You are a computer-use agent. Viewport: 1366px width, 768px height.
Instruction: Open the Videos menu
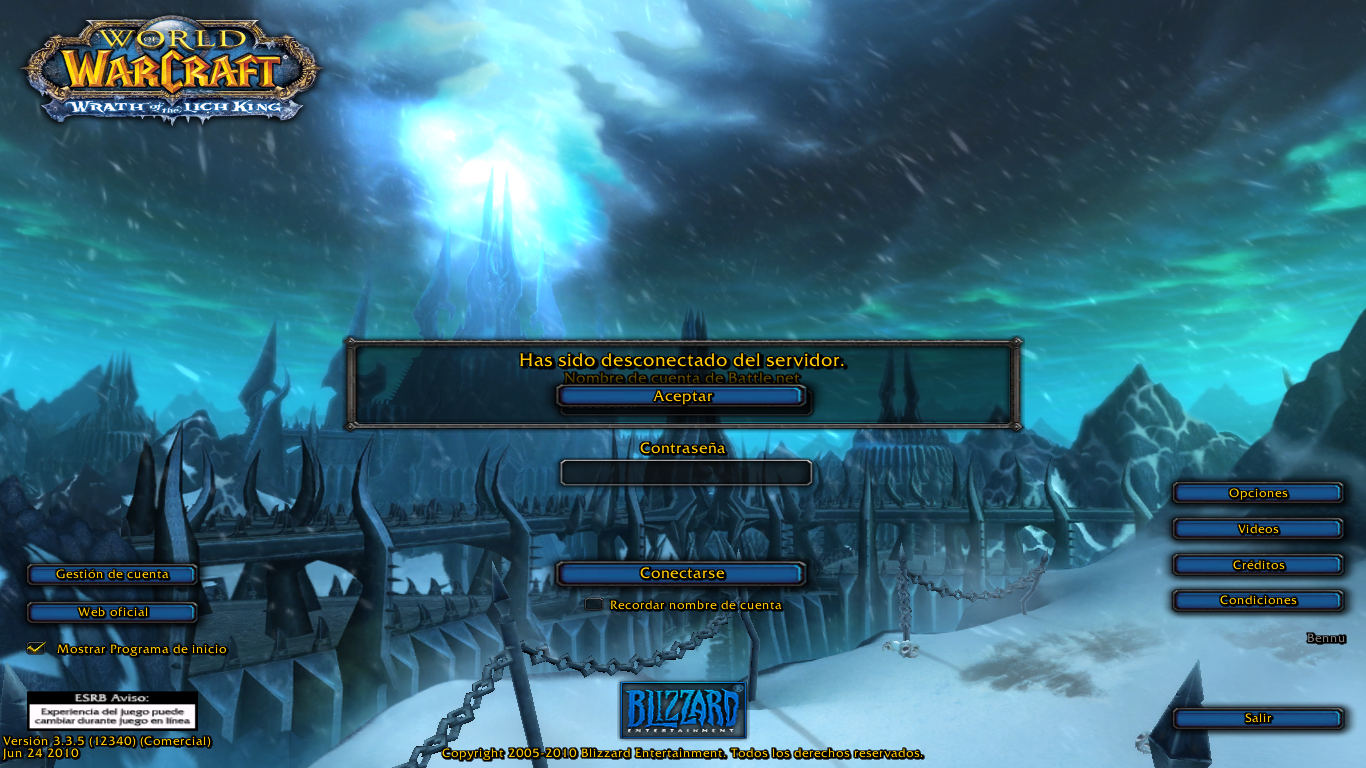(1257, 529)
